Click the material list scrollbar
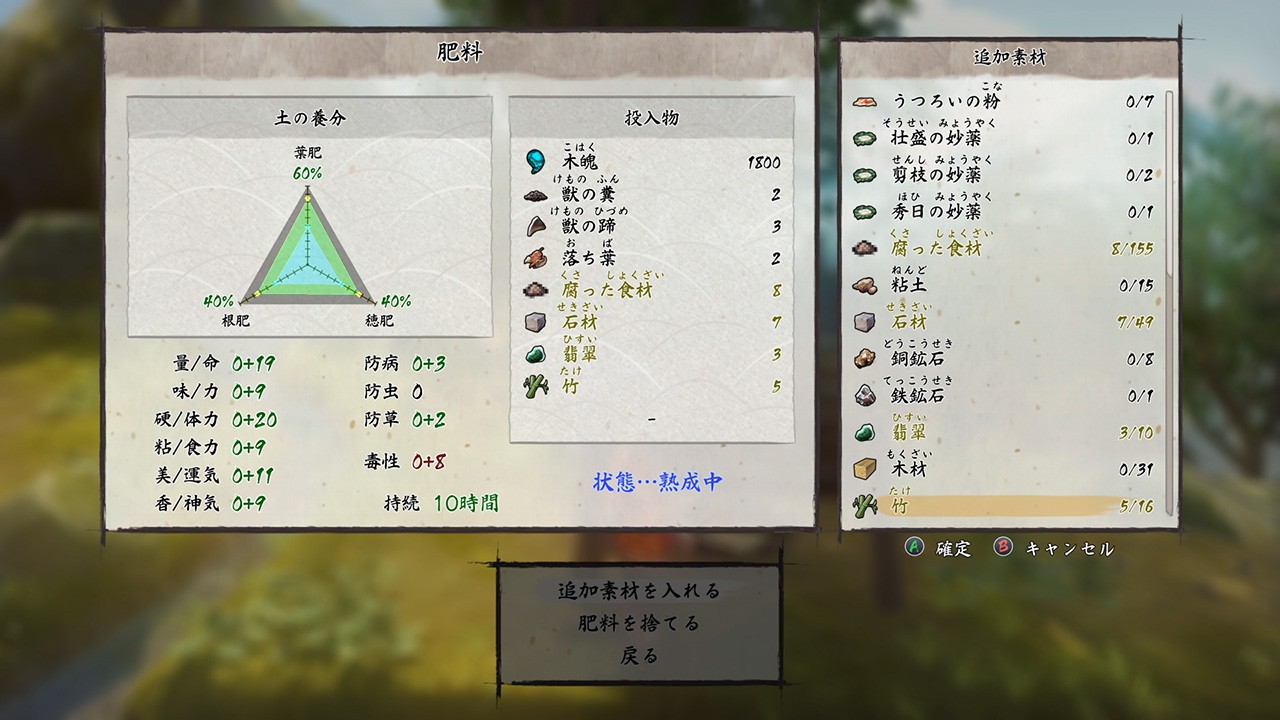The height and width of the screenshot is (720, 1280). 1168,300
